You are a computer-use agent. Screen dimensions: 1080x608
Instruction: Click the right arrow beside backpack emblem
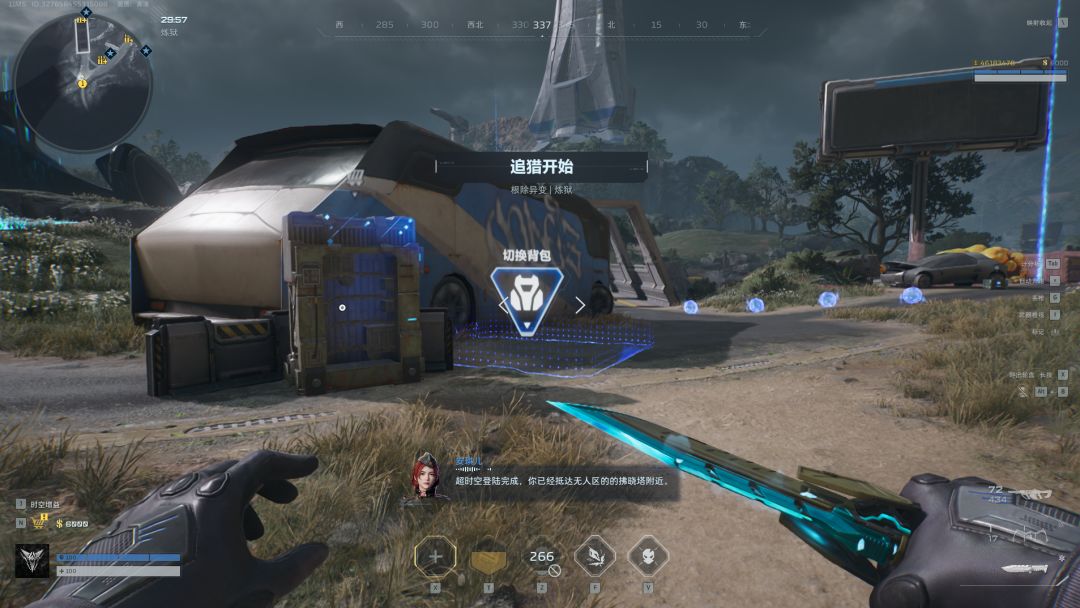click(580, 304)
